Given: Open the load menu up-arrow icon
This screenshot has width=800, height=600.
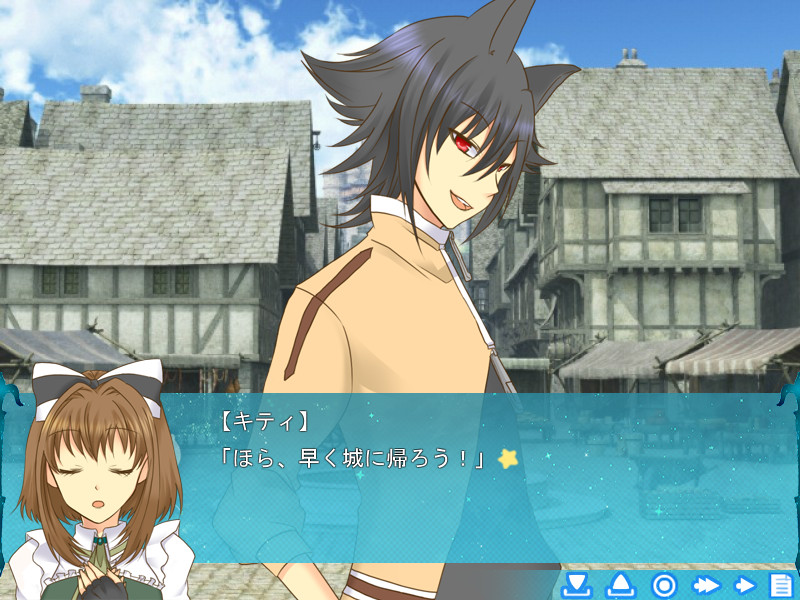Looking at the screenshot, I should tap(620, 585).
